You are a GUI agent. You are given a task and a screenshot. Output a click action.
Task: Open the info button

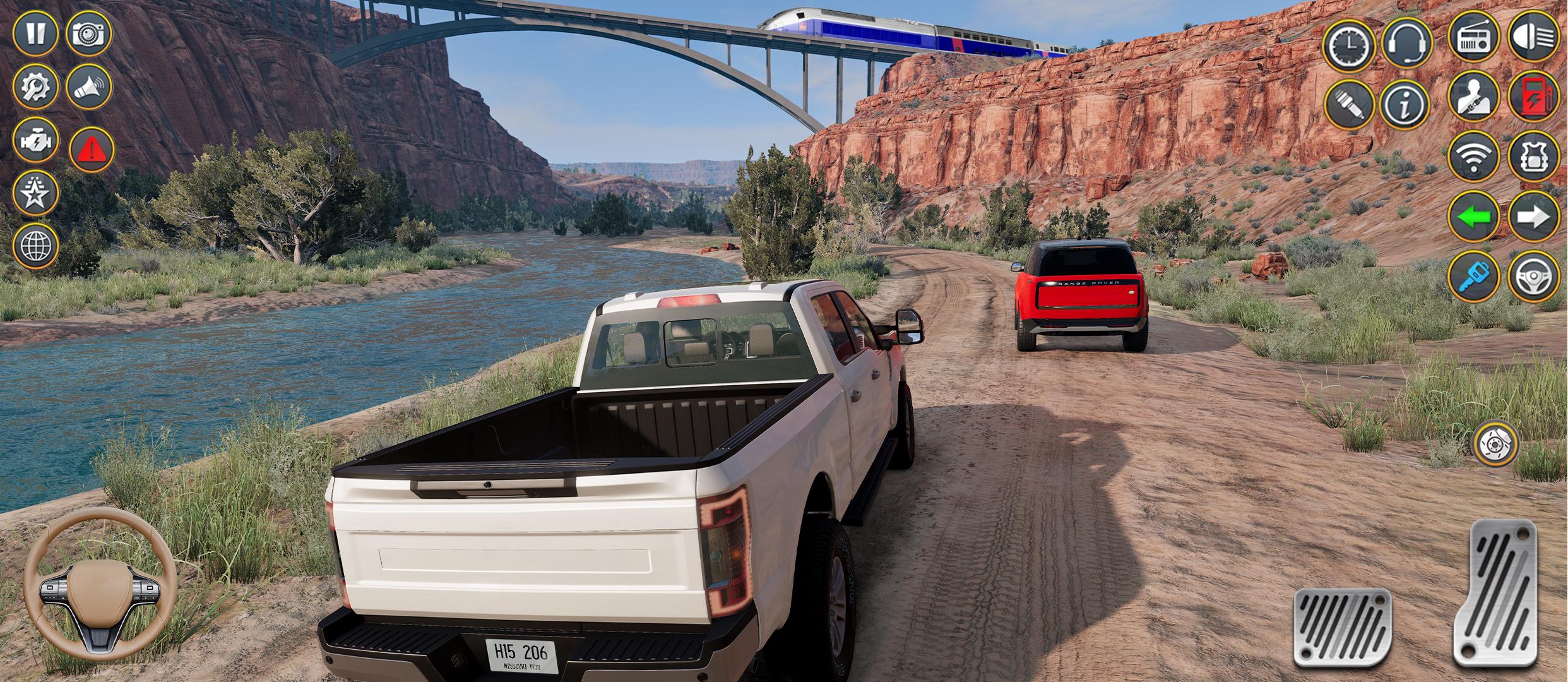click(1405, 105)
